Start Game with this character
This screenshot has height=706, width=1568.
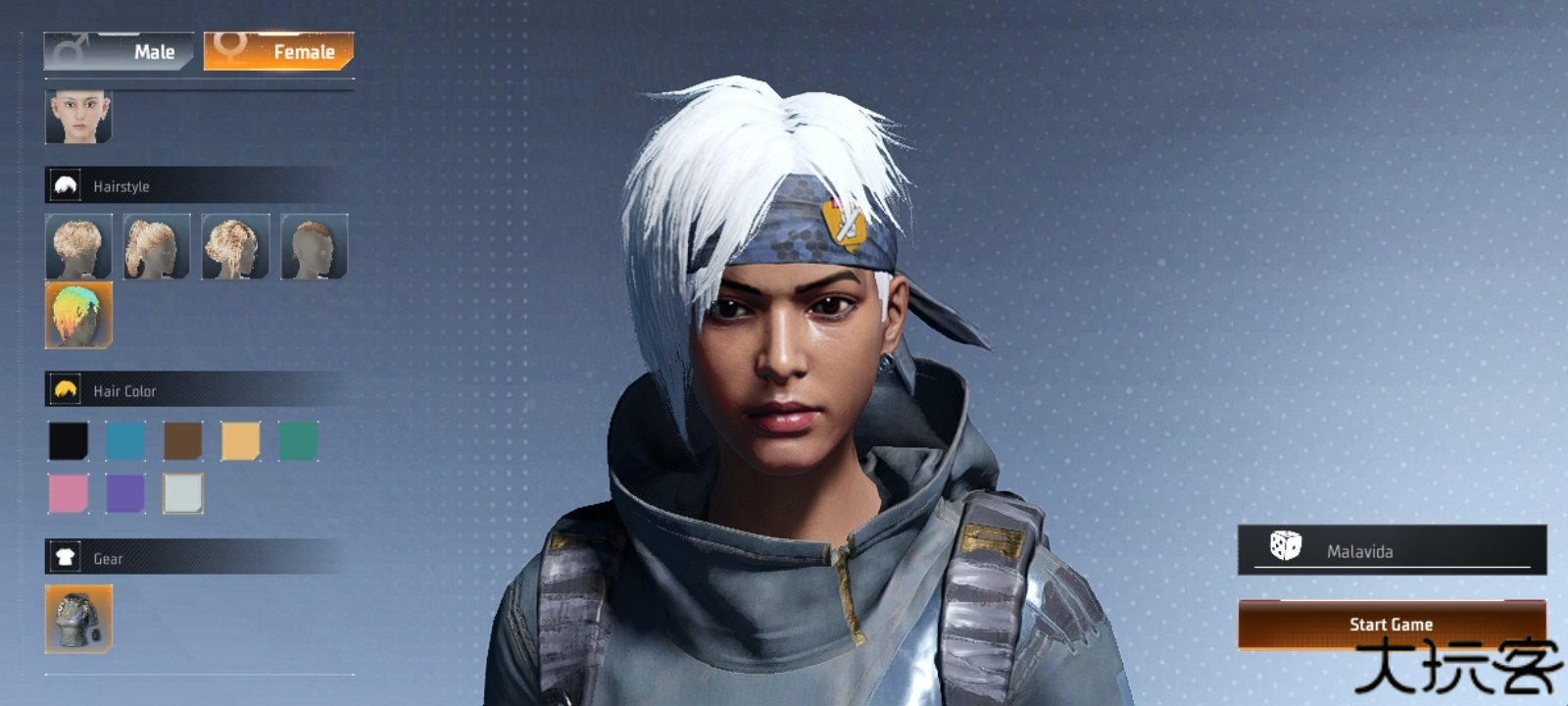(x=1391, y=624)
